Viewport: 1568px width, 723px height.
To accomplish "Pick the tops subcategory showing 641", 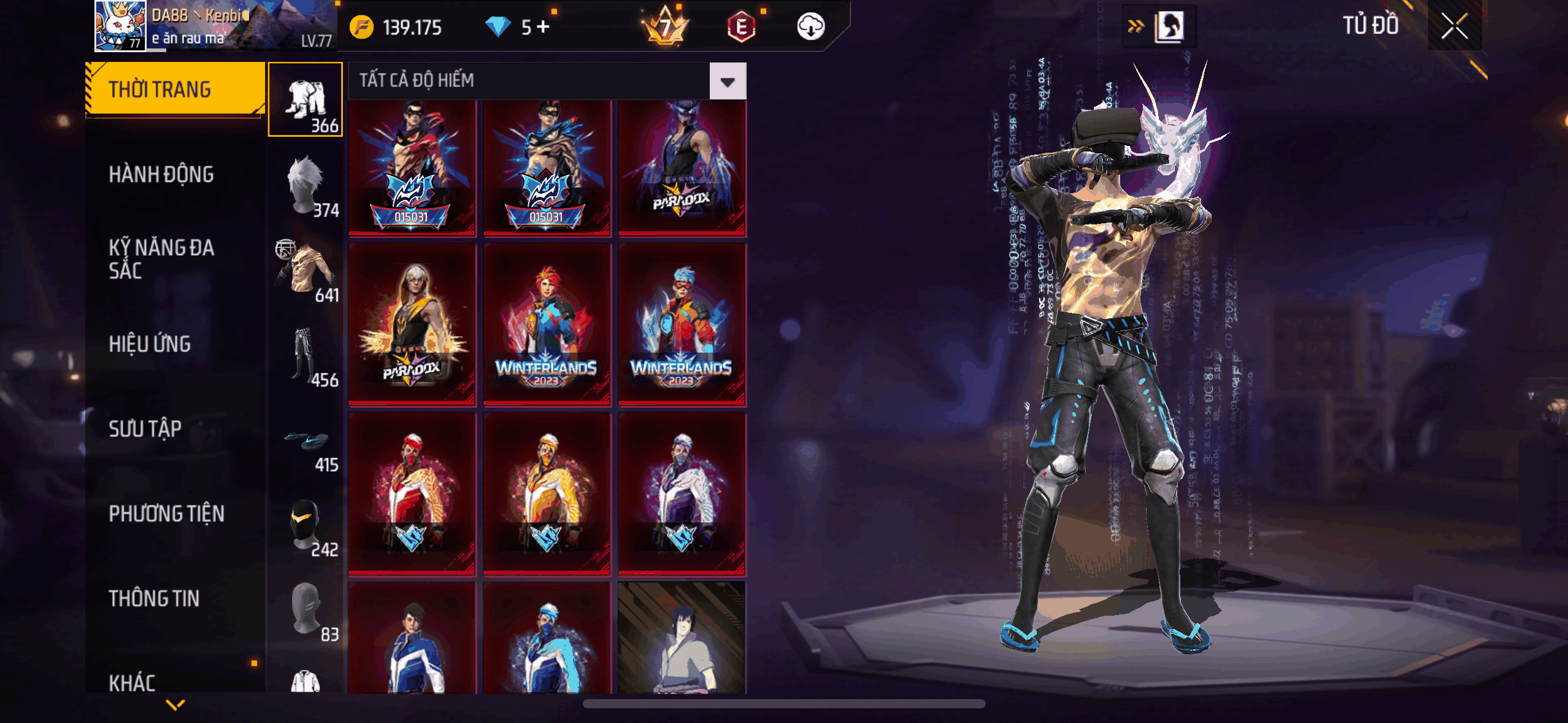I will click(306, 269).
